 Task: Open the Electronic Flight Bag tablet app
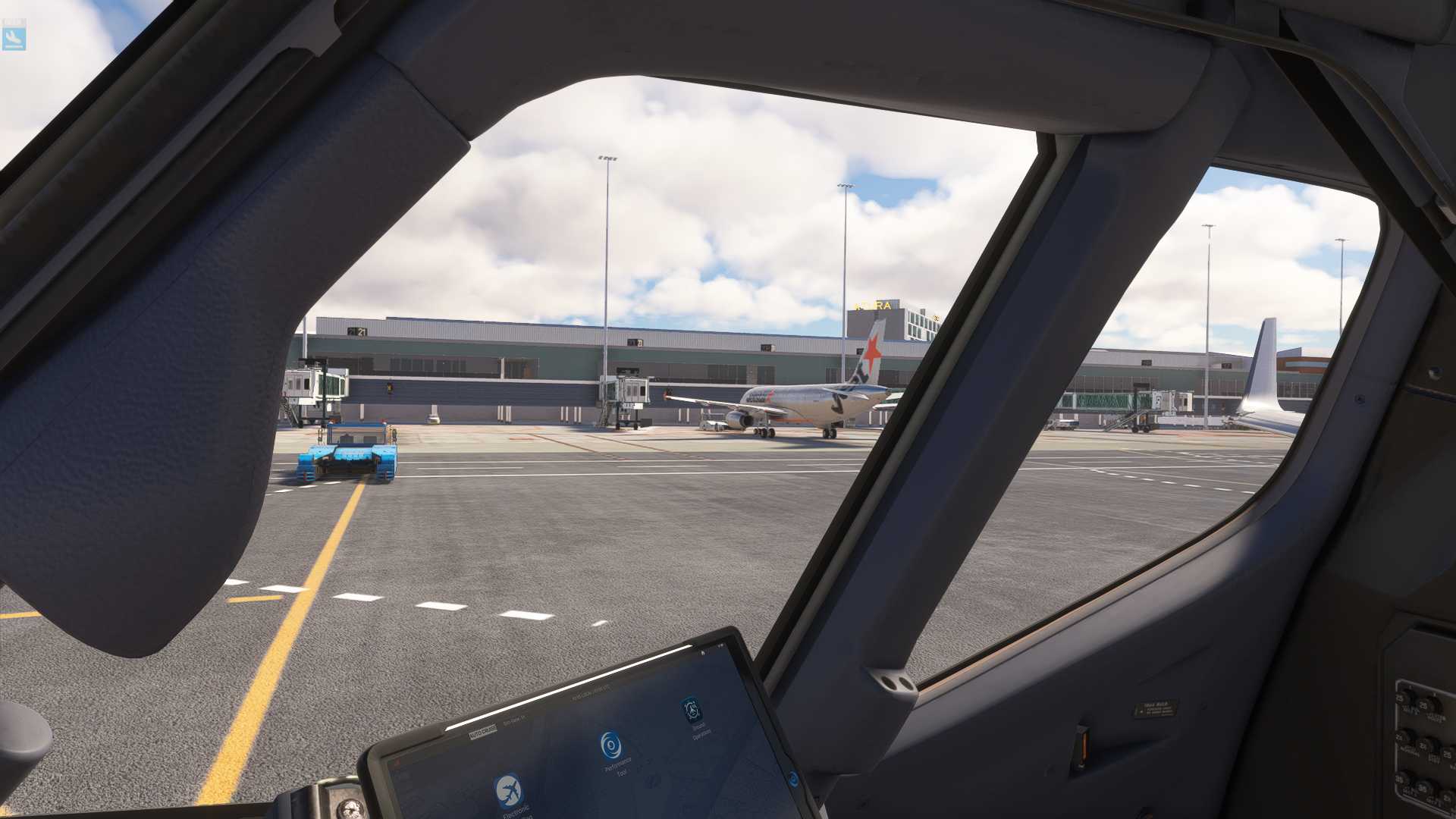[x=509, y=791]
